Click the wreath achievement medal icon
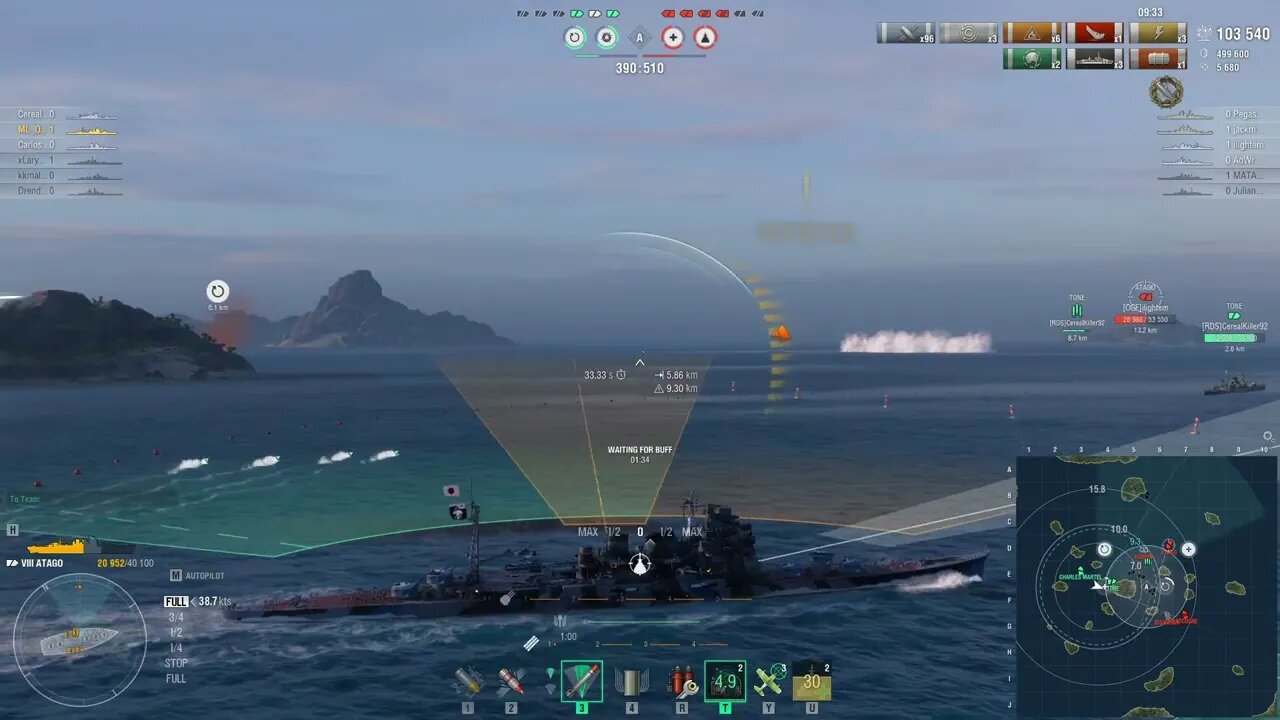 [1166, 92]
